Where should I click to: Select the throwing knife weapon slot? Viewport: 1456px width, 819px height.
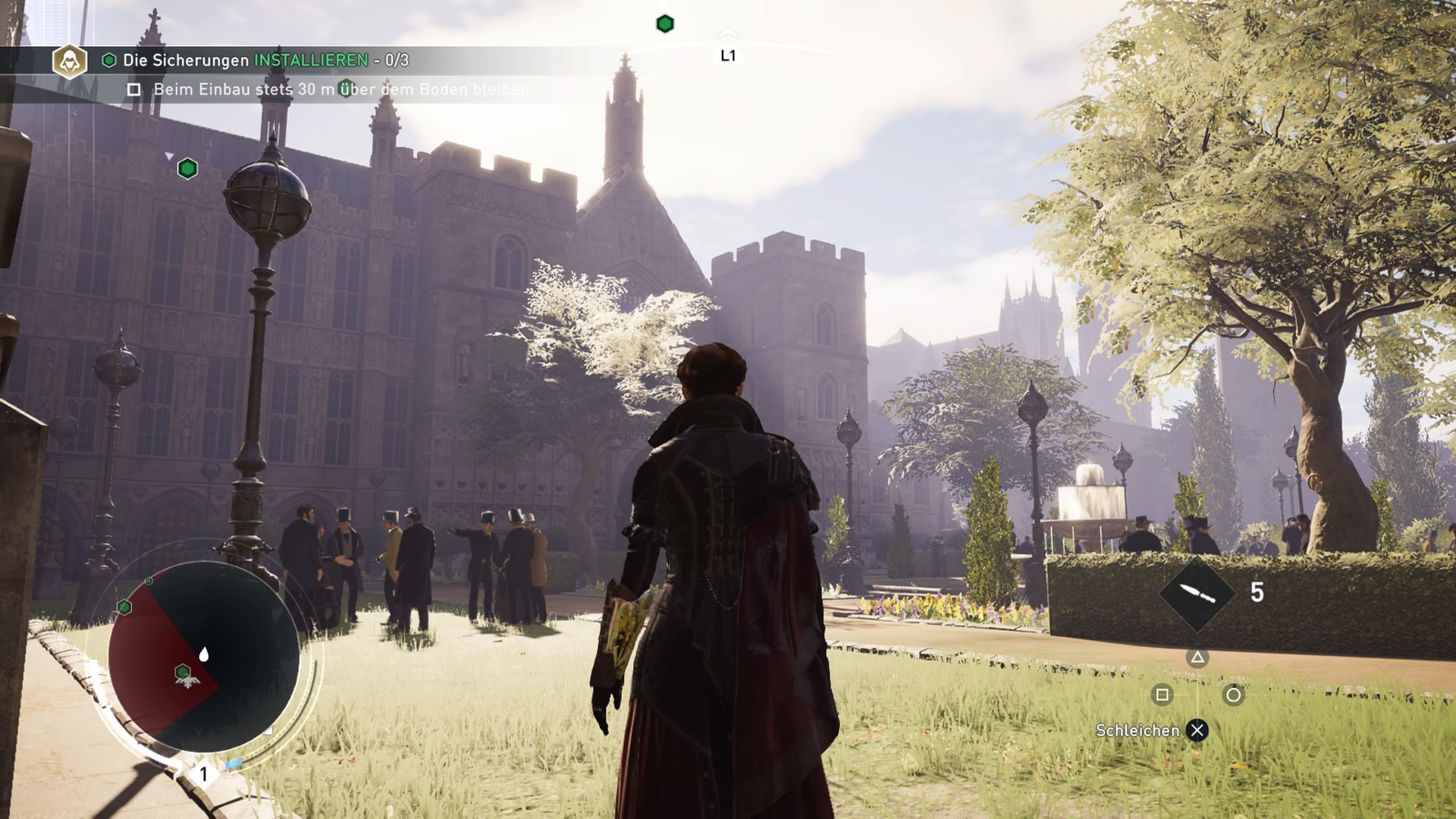tap(1197, 593)
